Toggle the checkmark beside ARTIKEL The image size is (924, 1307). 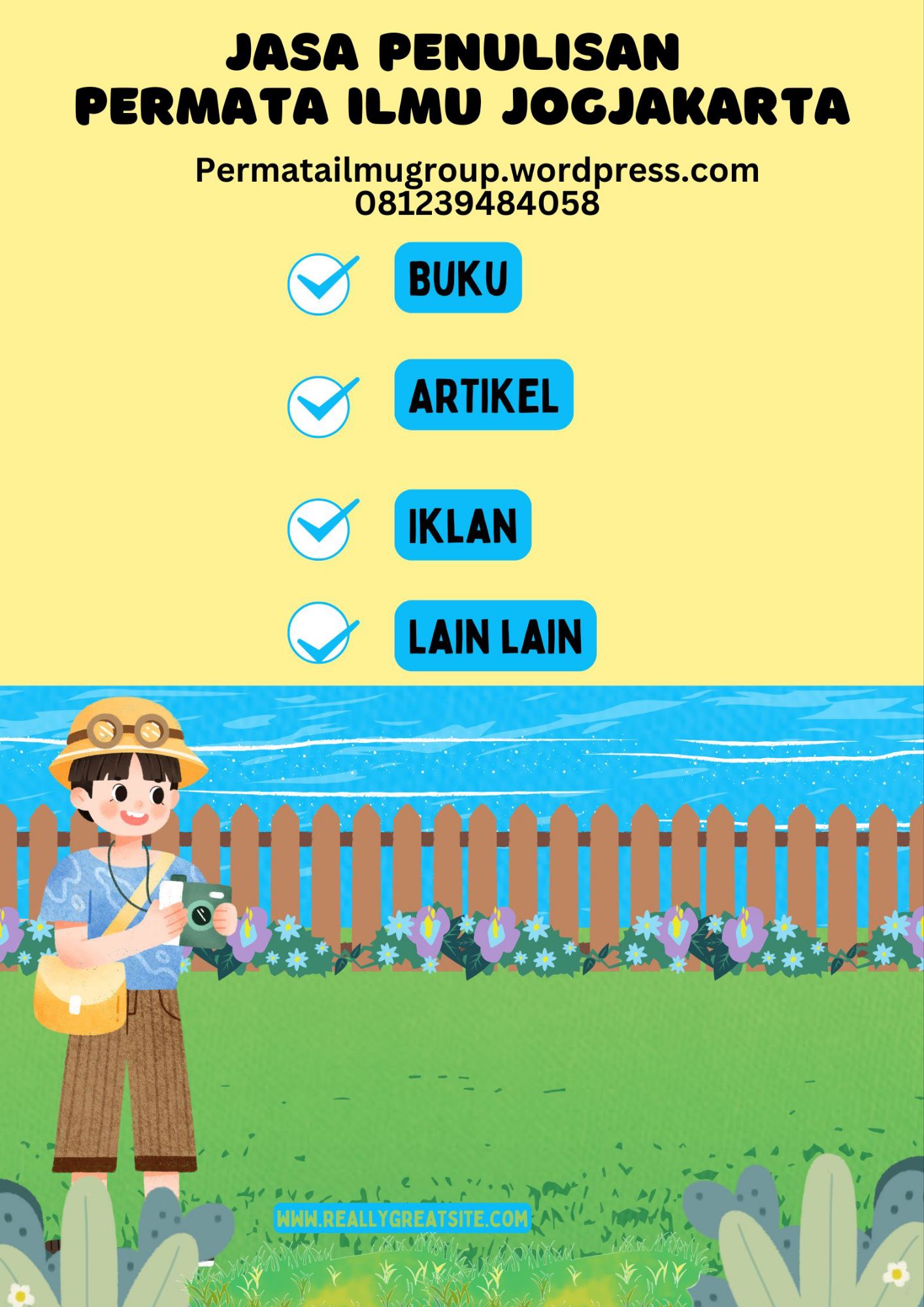(x=320, y=406)
